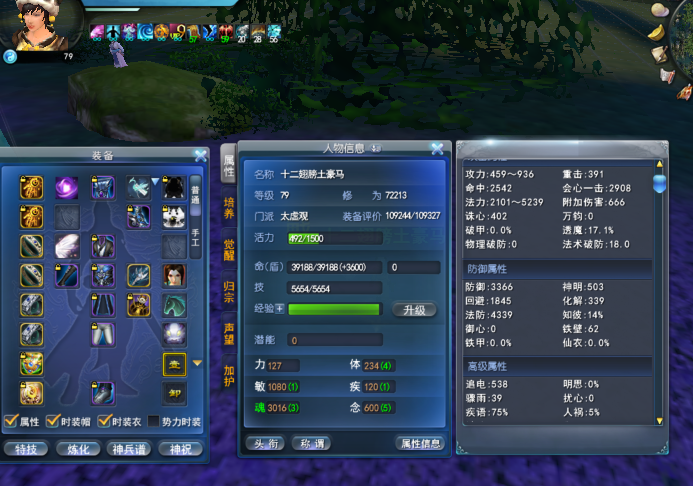
Task: Open the 头衔 title button
Action: (265, 443)
